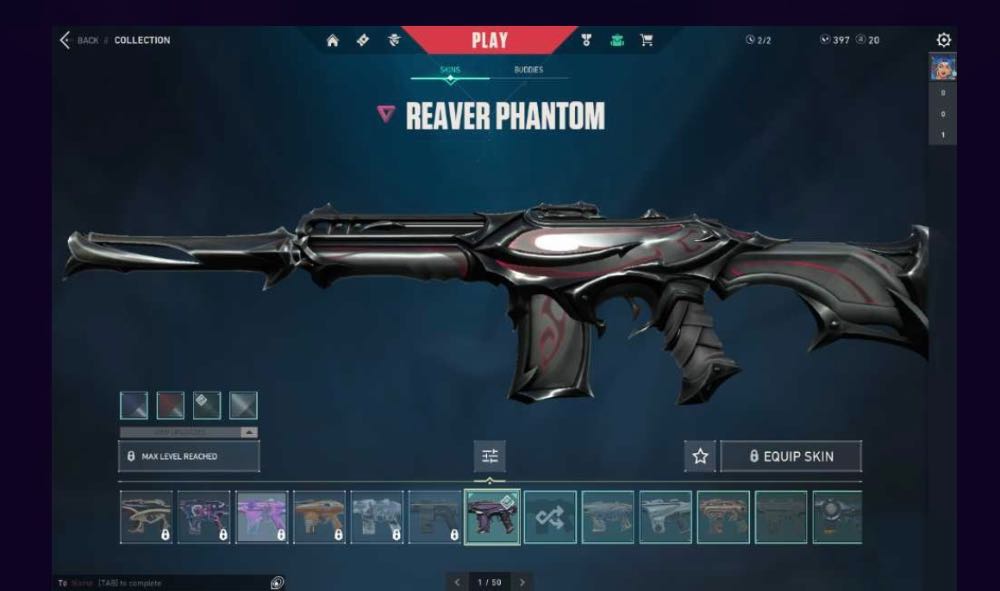Click the Max Level Reached button
1000x591 pixels.
[x=189, y=456]
